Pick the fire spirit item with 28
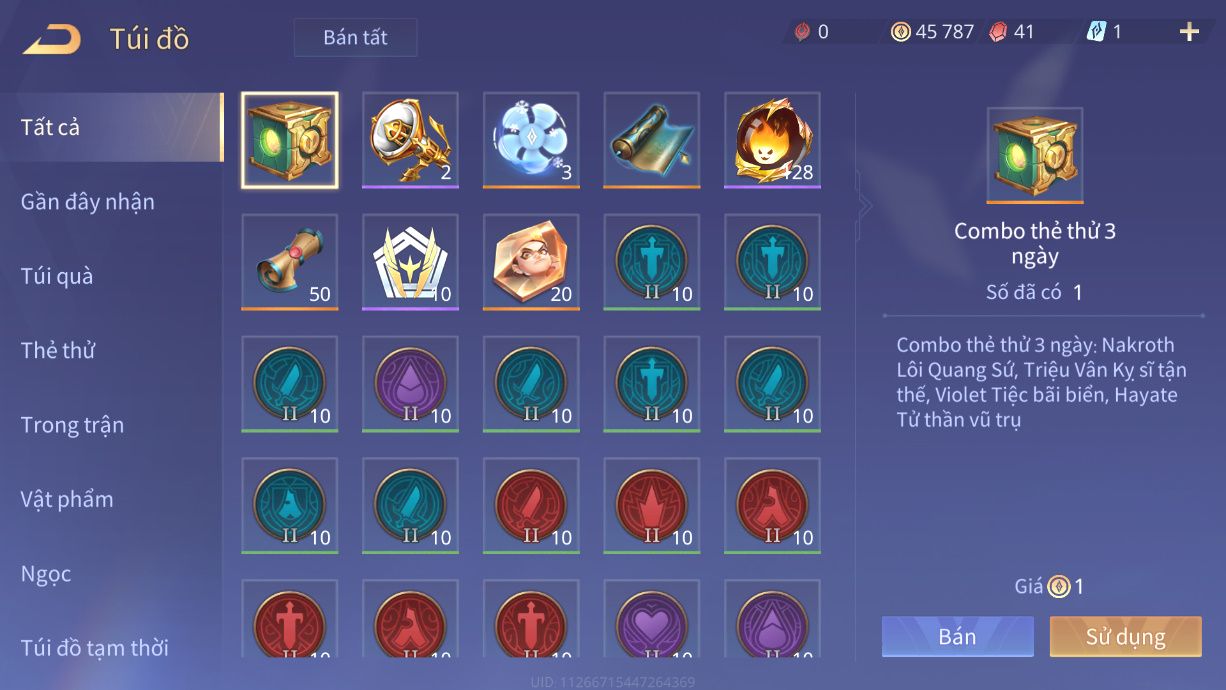 (772, 140)
